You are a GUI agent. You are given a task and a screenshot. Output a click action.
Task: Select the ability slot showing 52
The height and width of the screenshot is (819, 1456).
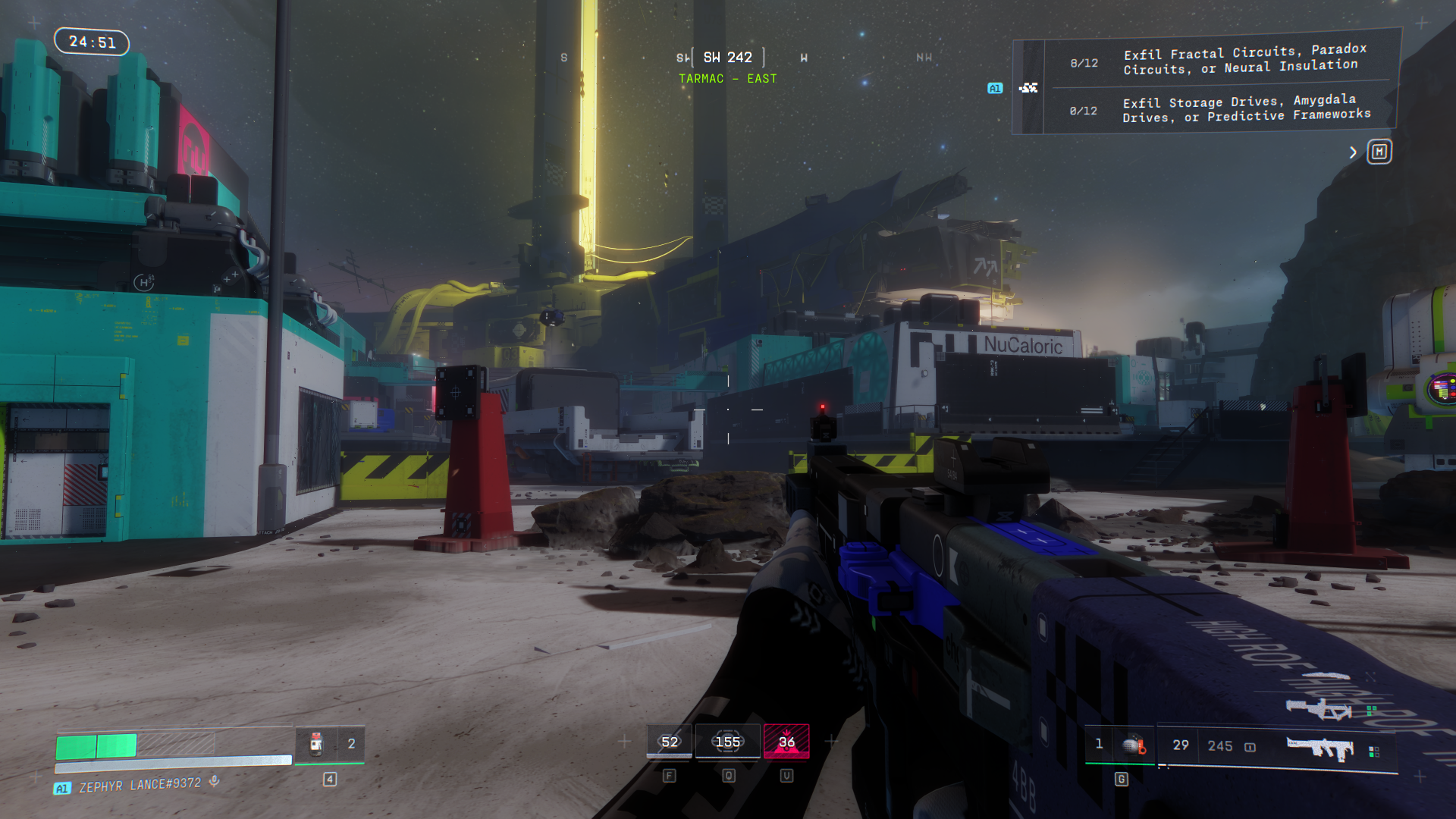click(x=669, y=742)
